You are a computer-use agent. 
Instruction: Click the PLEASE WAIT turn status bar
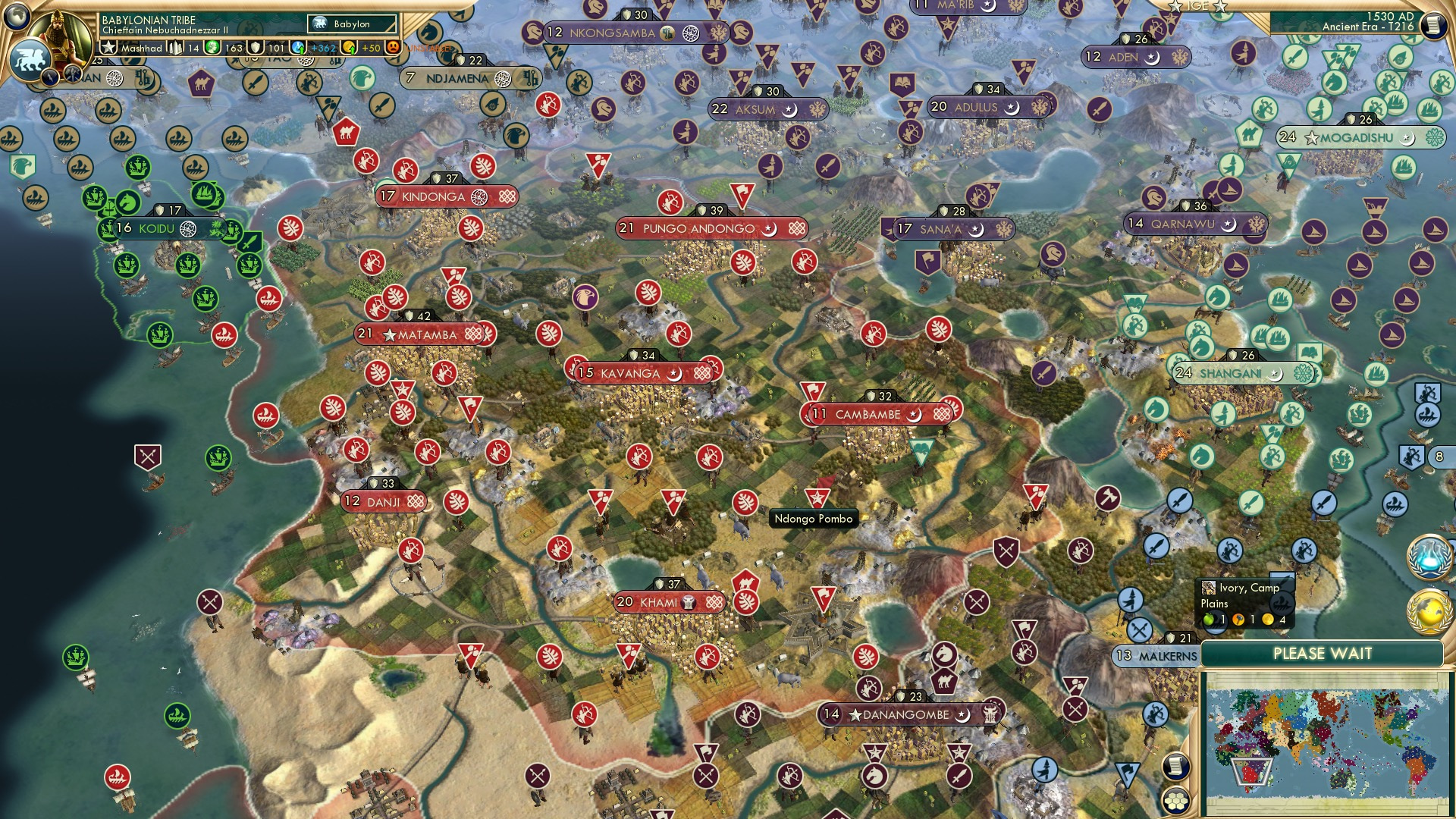[x=1323, y=654]
